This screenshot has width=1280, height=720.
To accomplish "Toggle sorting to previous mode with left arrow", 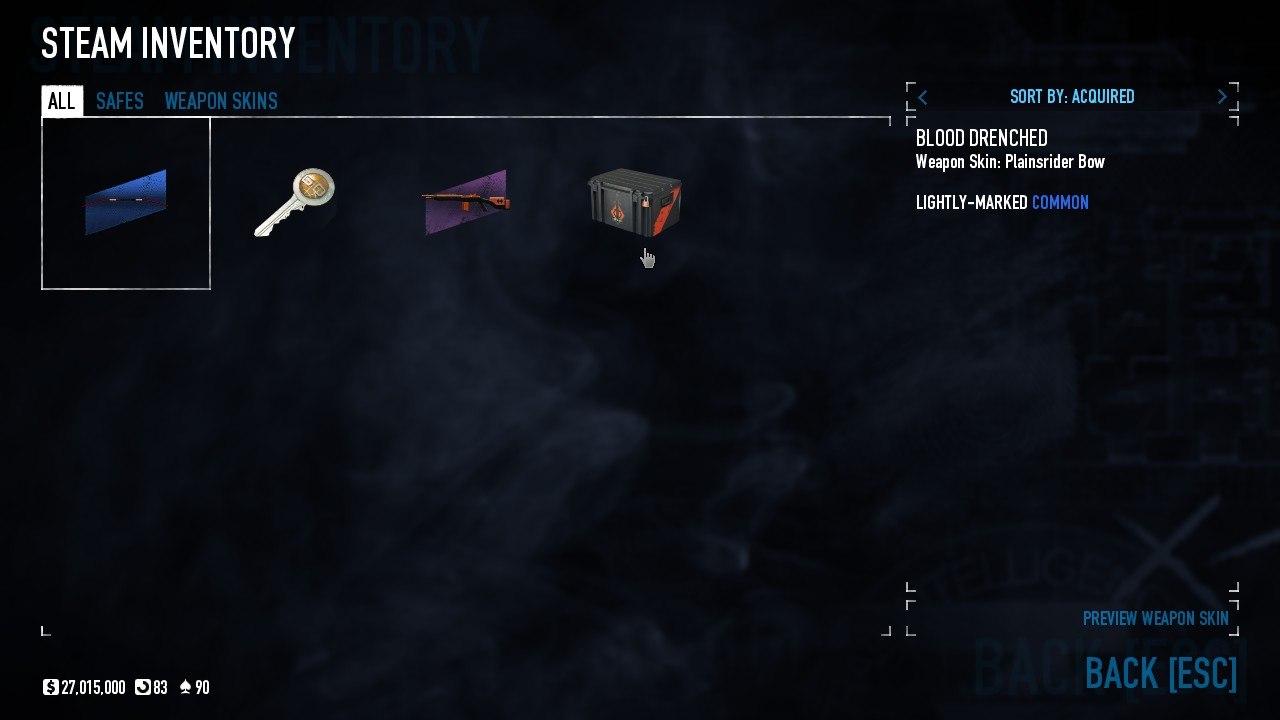I will tap(922, 96).
